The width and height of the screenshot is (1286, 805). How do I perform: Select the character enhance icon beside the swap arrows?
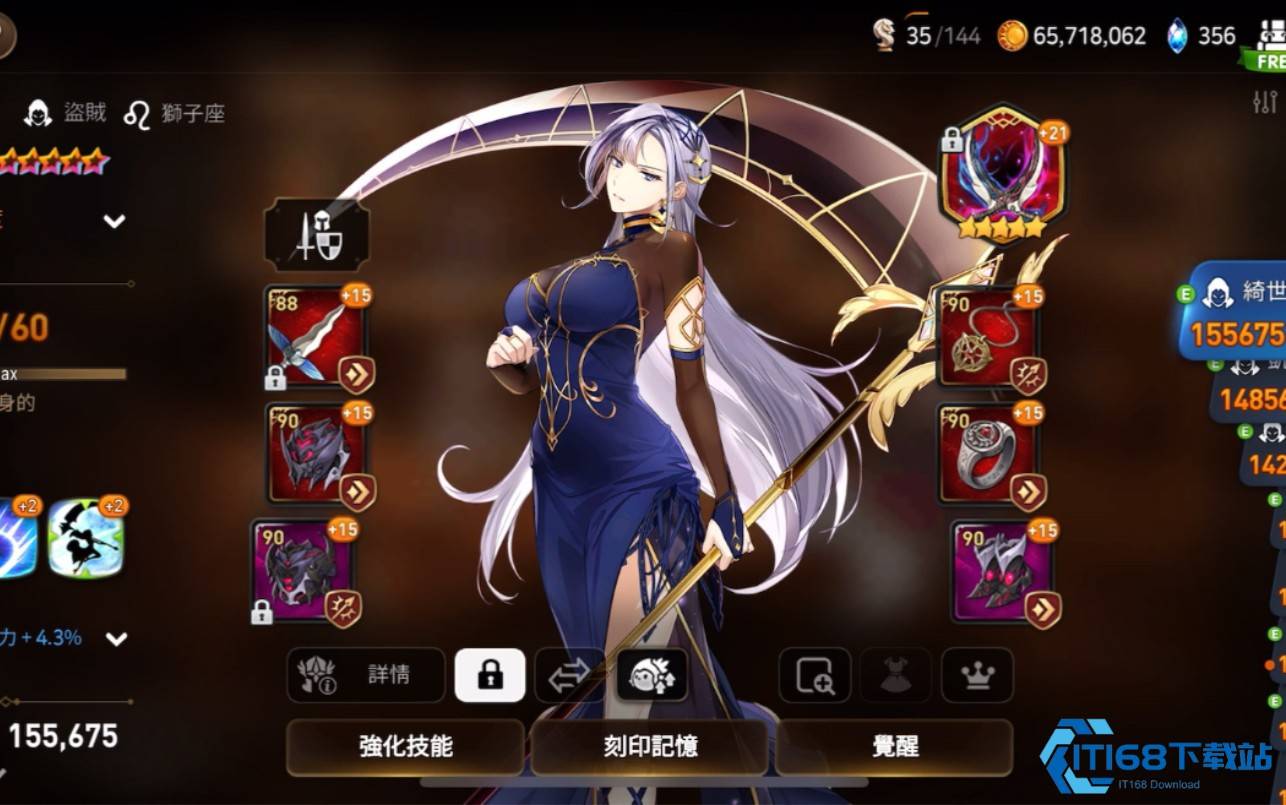tap(650, 676)
